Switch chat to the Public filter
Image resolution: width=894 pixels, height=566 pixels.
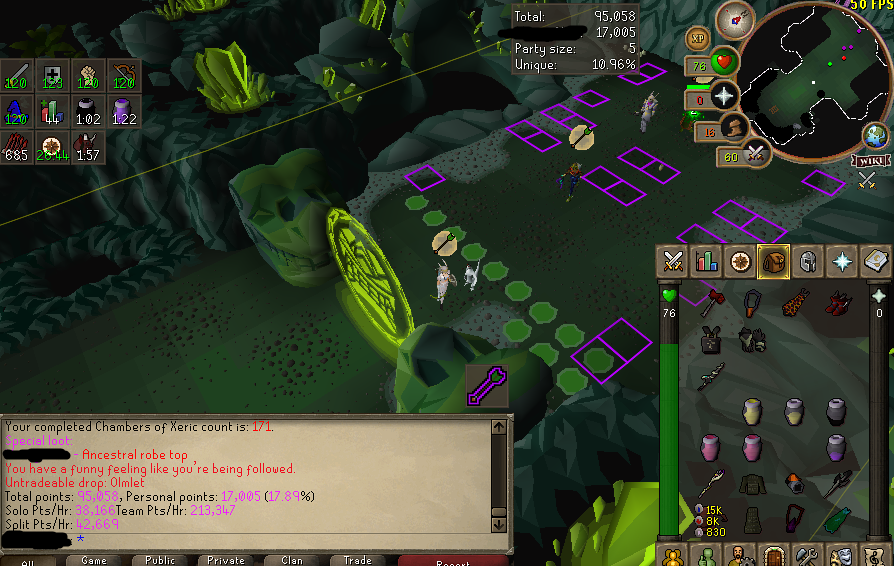tap(159, 560)
